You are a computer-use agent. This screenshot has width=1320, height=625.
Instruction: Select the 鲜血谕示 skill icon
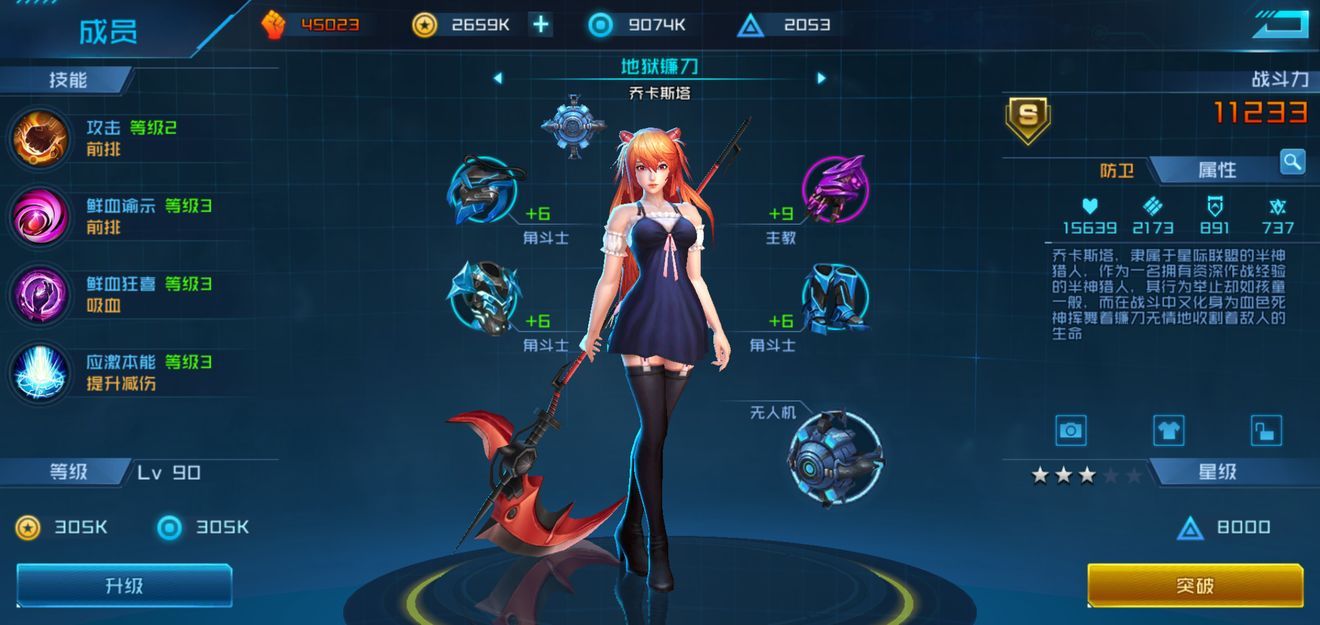pyautogui.click(x=40, y=216)
